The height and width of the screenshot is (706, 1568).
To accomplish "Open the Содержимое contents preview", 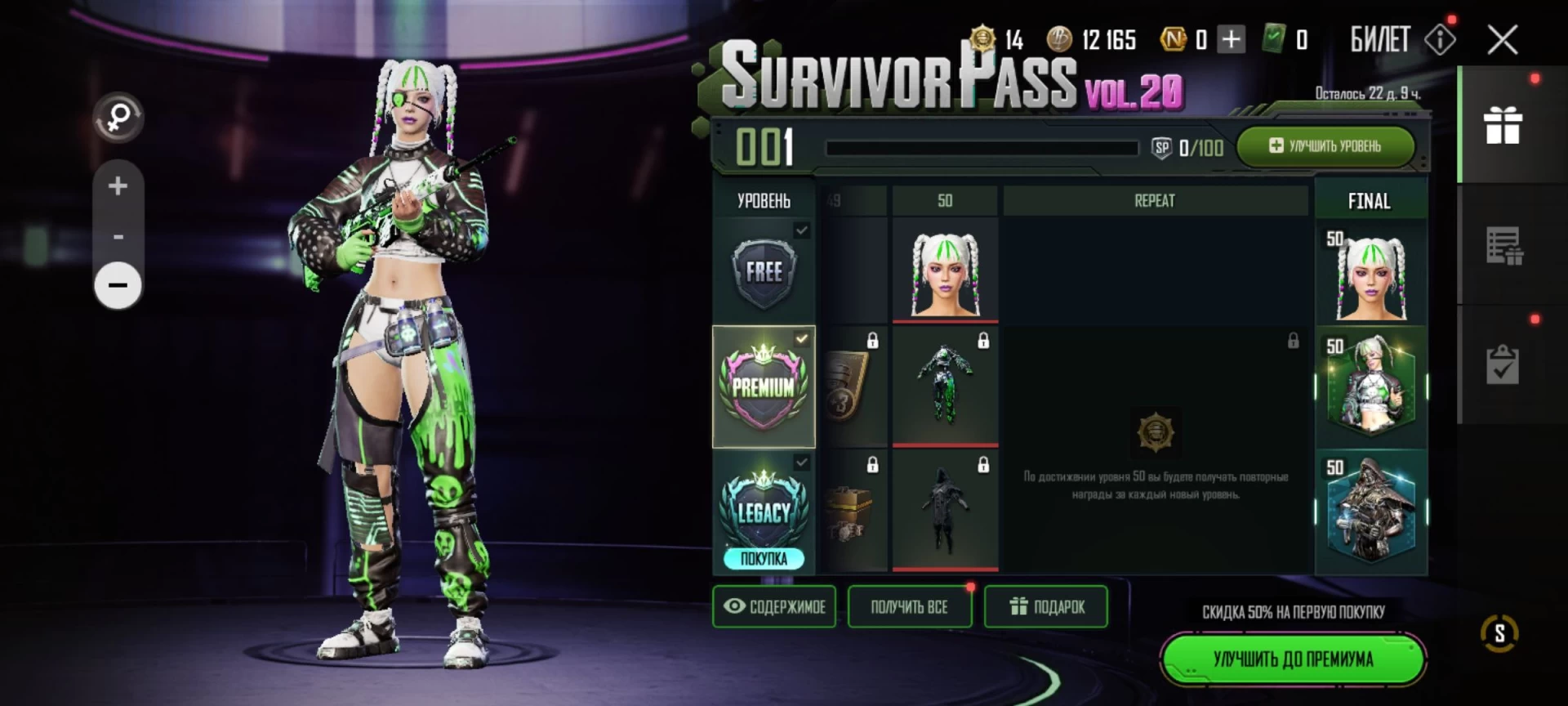I will click(x=774, y=606).
